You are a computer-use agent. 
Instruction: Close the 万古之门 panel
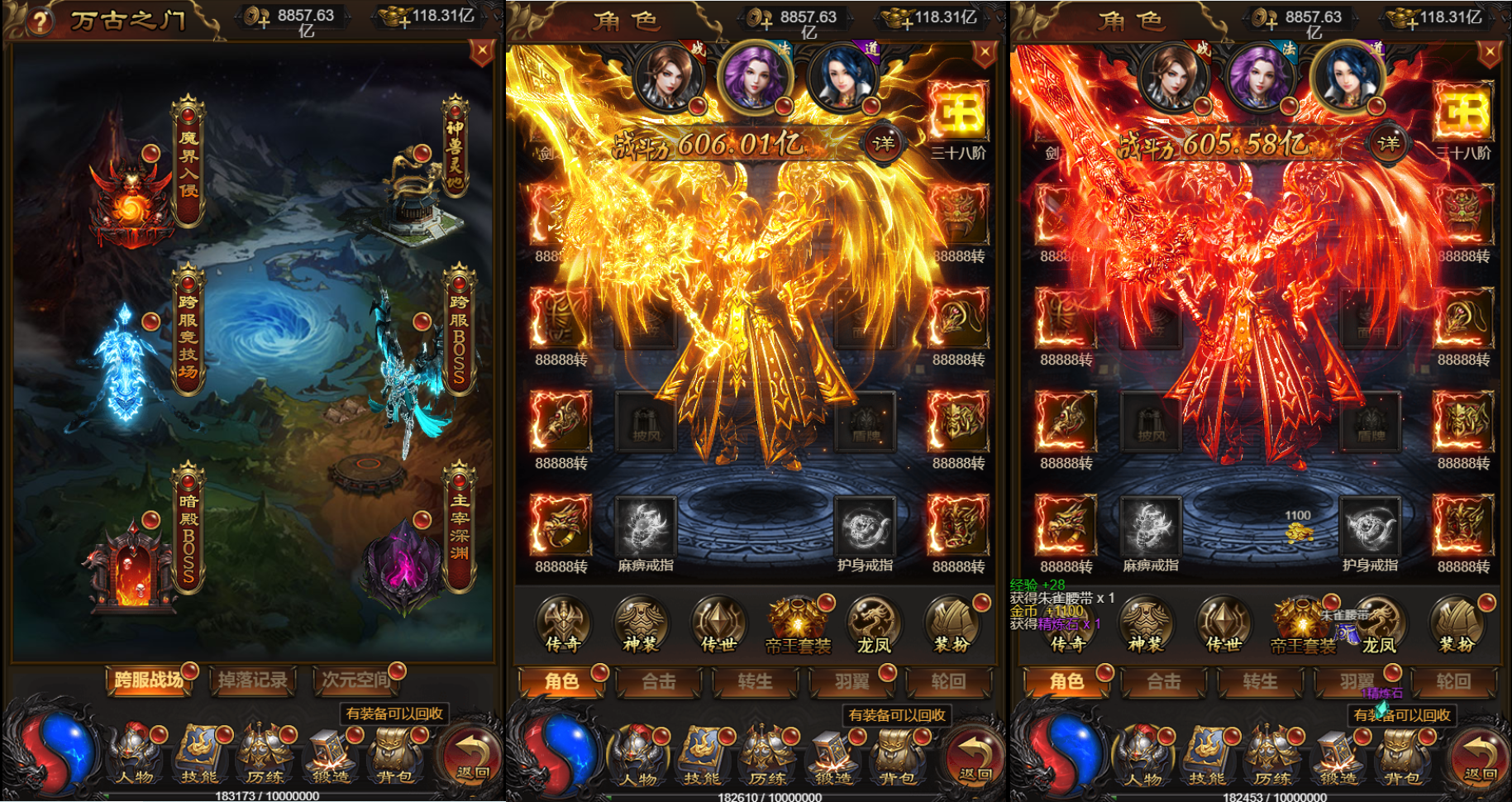481,53
